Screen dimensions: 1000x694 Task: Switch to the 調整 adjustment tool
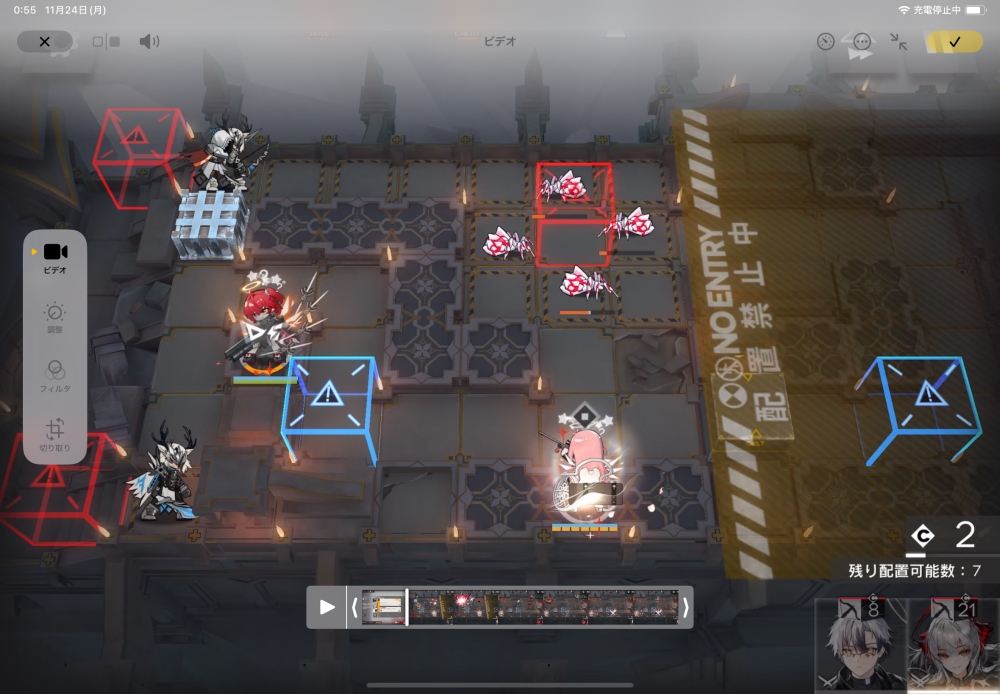[55, 318]
